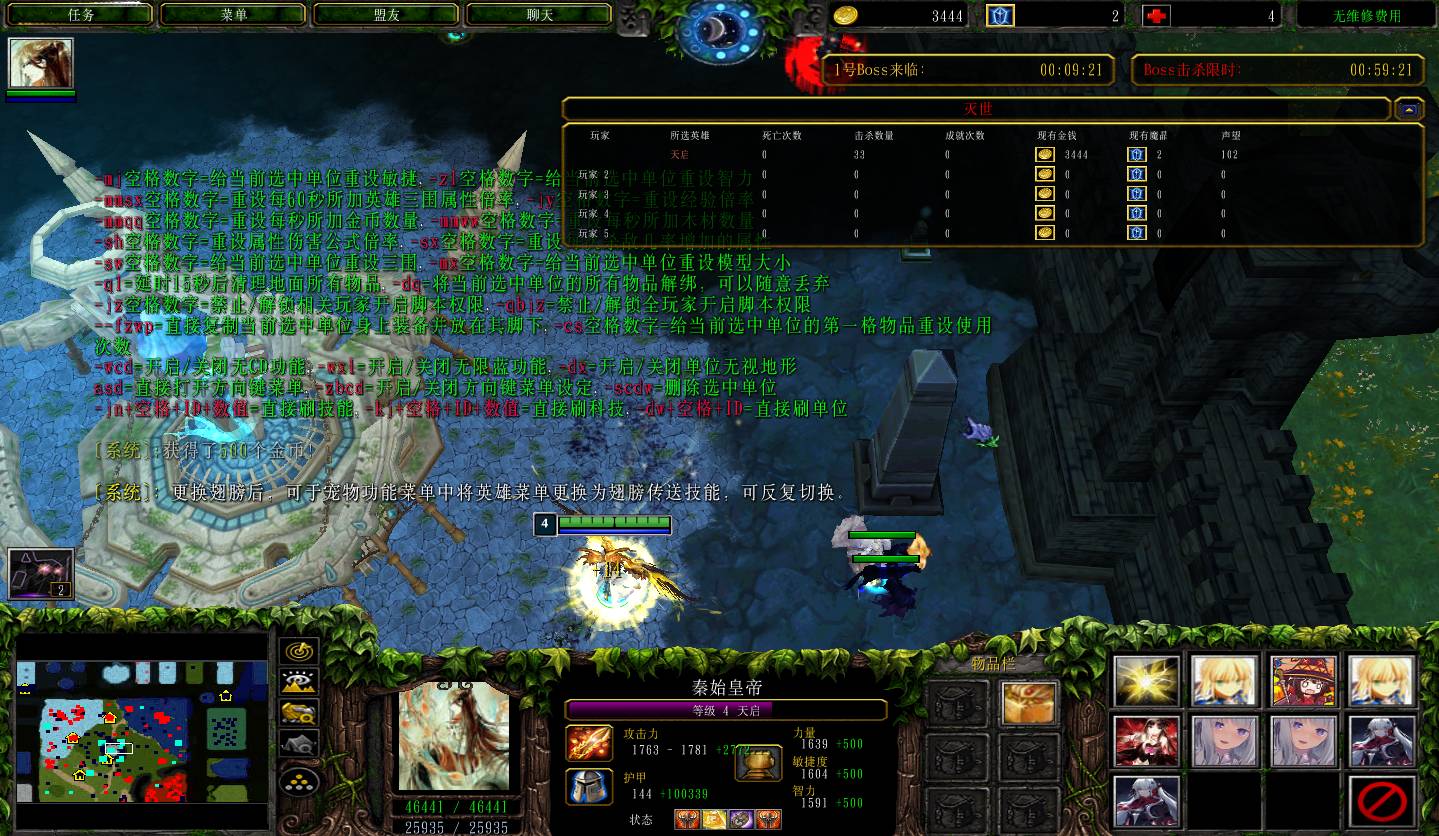Cancel with the red prohibition button
This screenshot has width=1439, height=836.
1382,801
